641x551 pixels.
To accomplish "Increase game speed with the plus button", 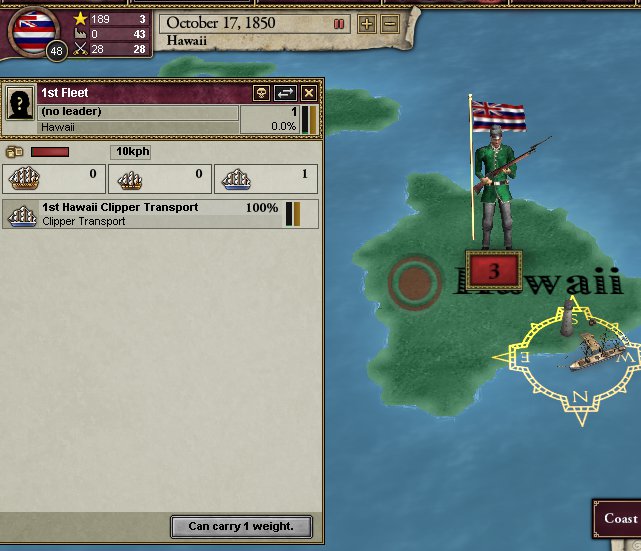I will [367, 23].
